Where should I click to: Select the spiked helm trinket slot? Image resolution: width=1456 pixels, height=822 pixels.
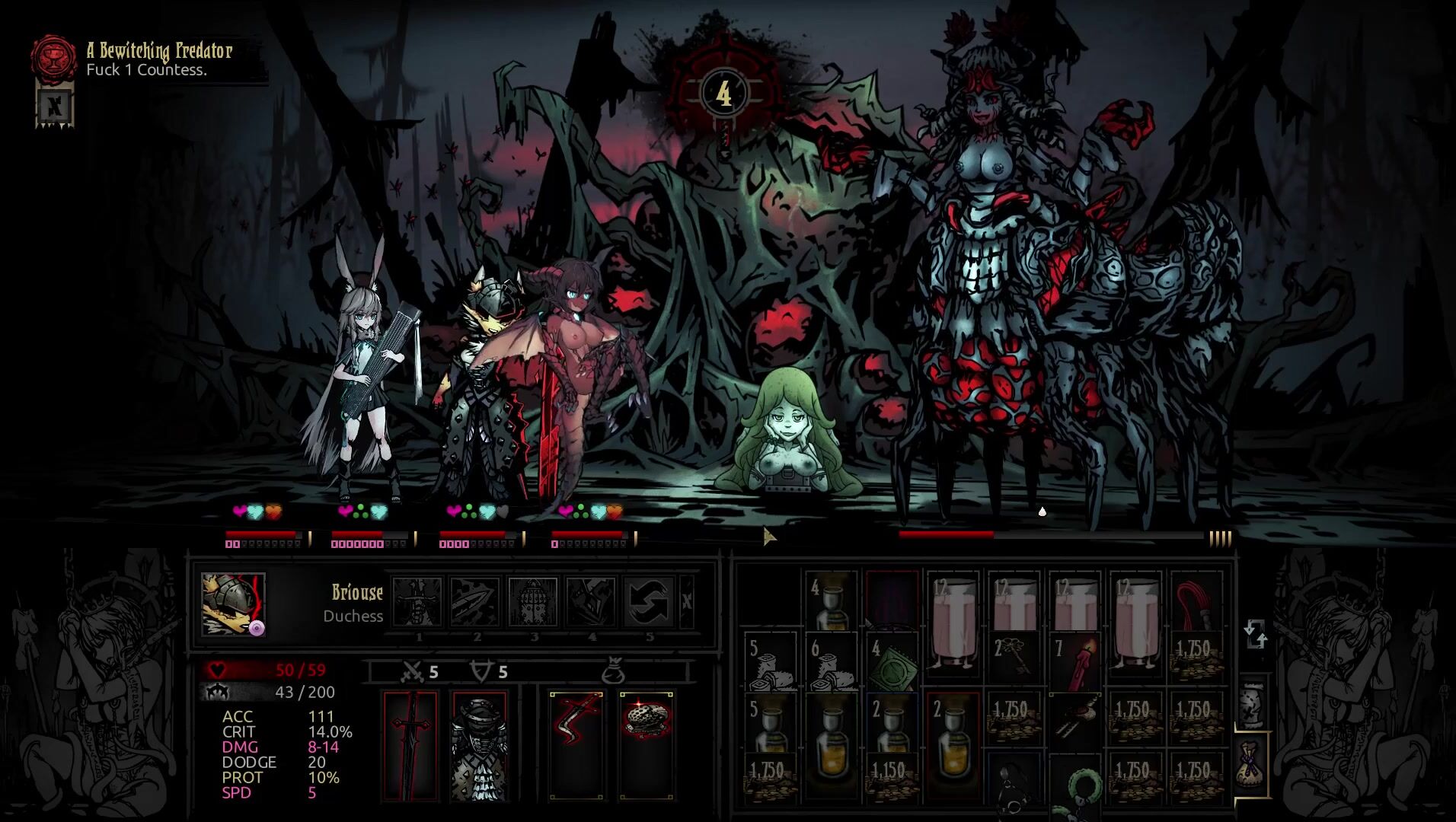coord(647,745)
